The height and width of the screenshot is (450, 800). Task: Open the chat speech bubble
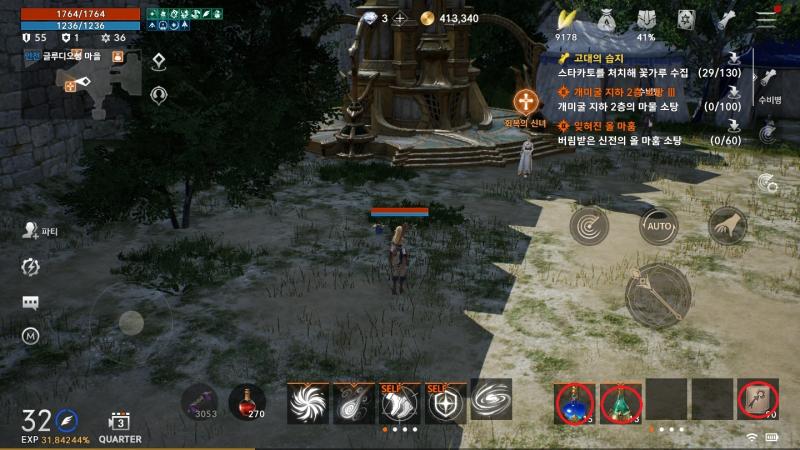31,302
